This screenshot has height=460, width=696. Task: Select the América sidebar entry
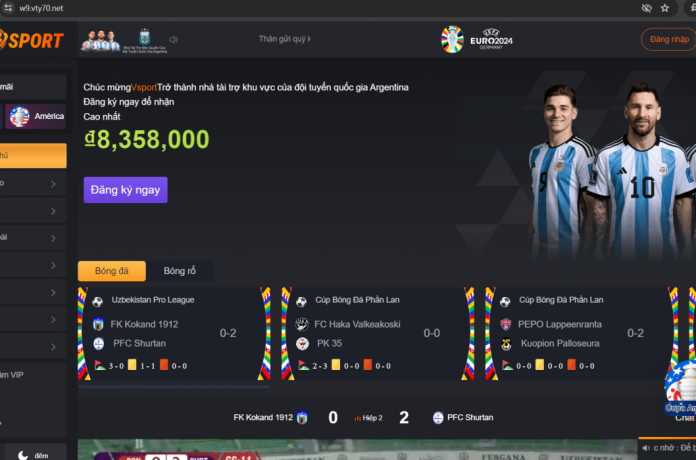tap(35, 116)
